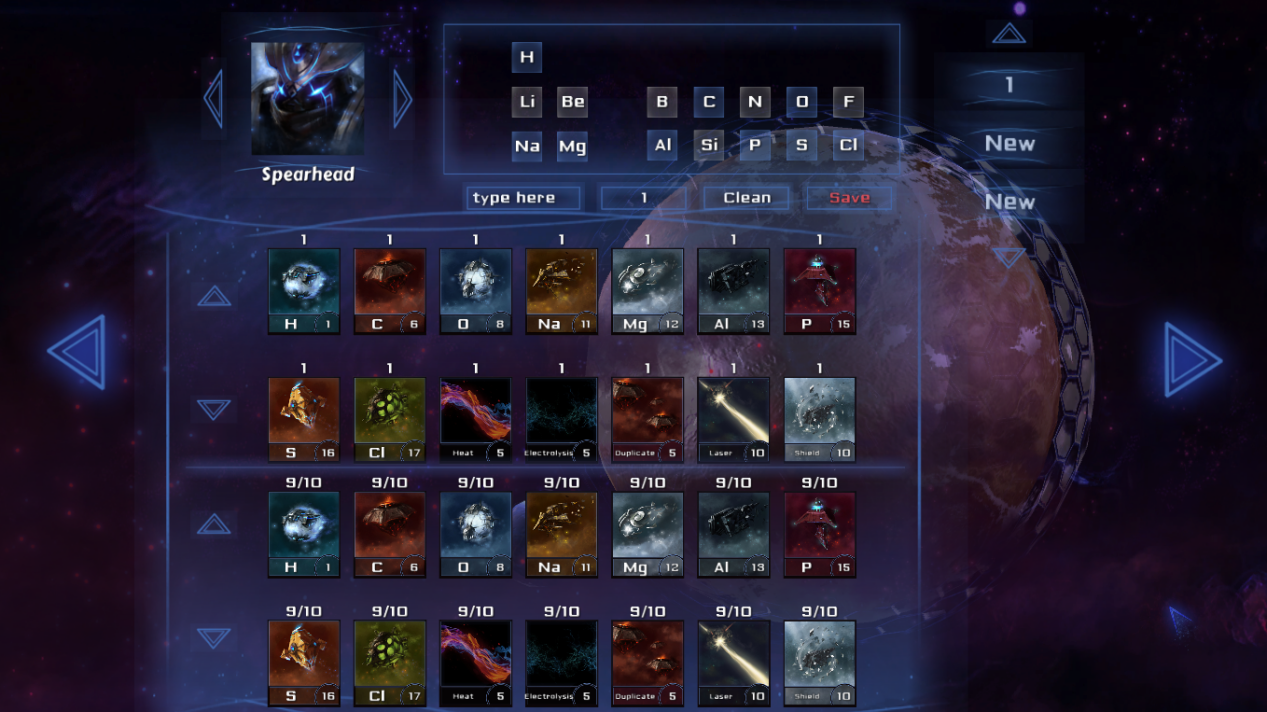Image resolution: width=1267 pixels, height=712 pixels.
Task: Click the Spearhead hero portrait
Action: point(308,98)
